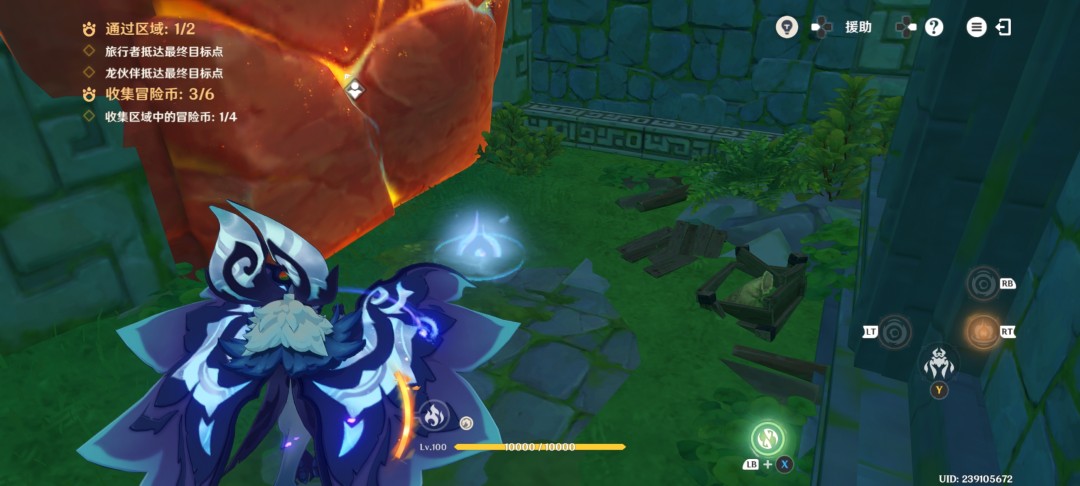Click the white flame status icon
Image resolution: width=1080 pixels, height=486 pixels.
pos(434,415)
